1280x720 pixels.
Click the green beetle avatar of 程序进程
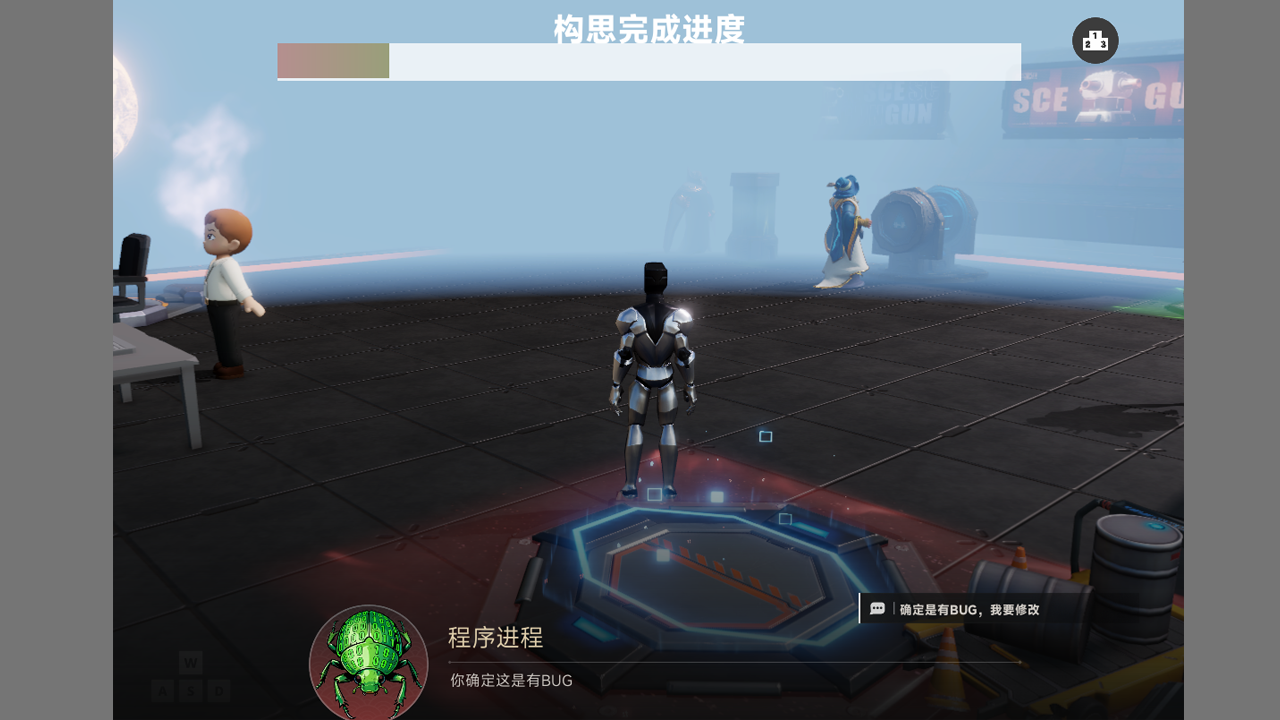tap(368, 660)
